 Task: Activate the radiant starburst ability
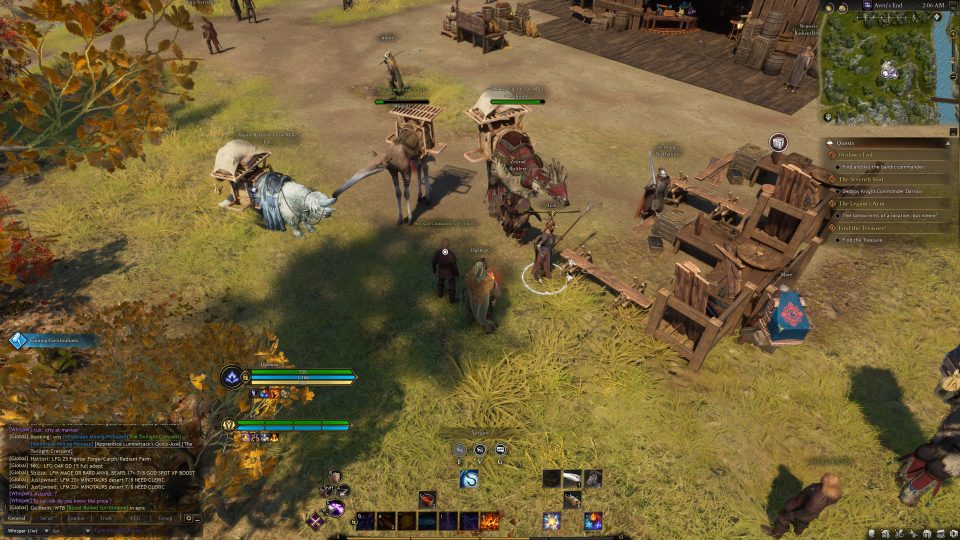[551, 521]
